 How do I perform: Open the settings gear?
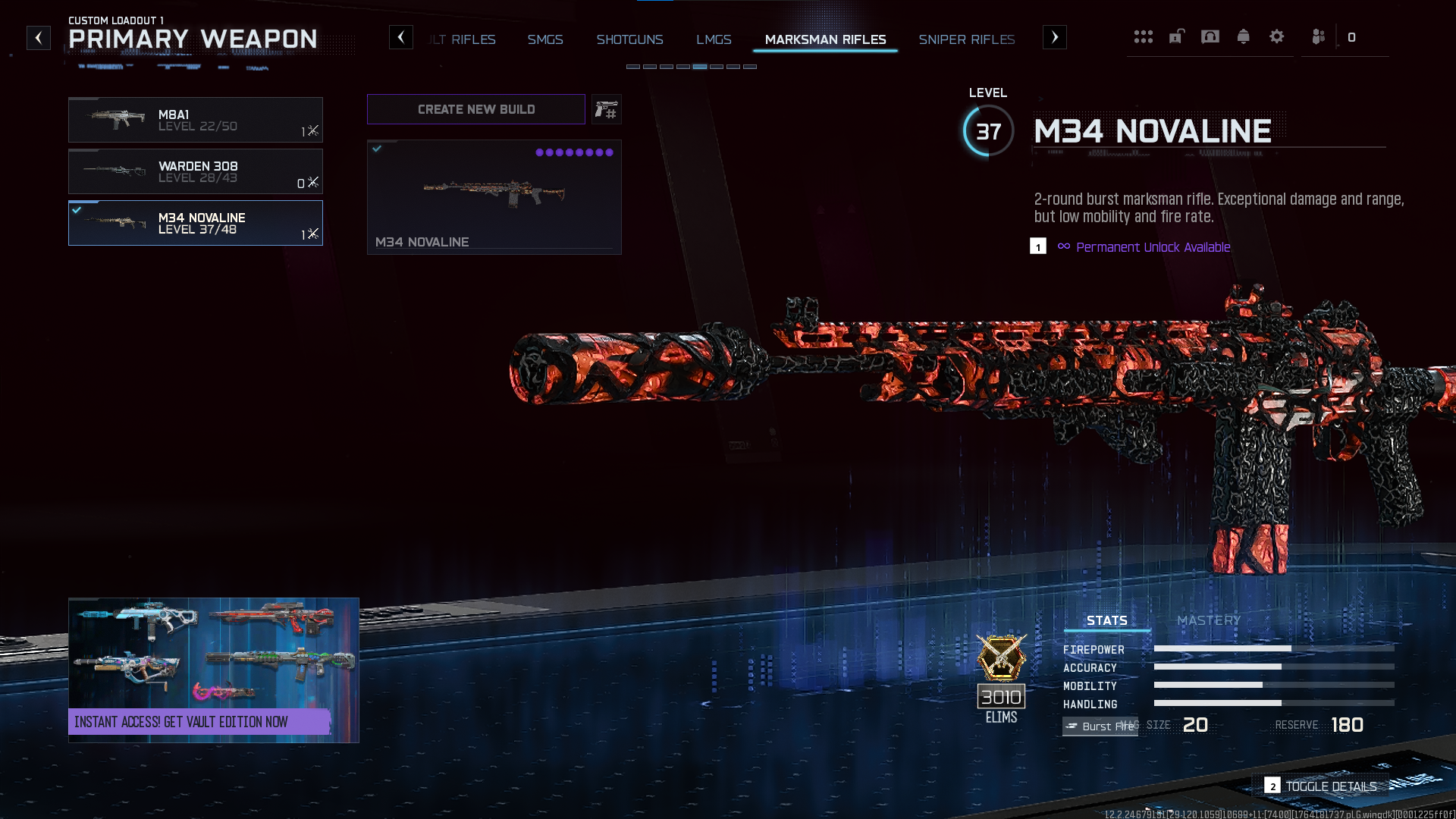(1276, 36)
